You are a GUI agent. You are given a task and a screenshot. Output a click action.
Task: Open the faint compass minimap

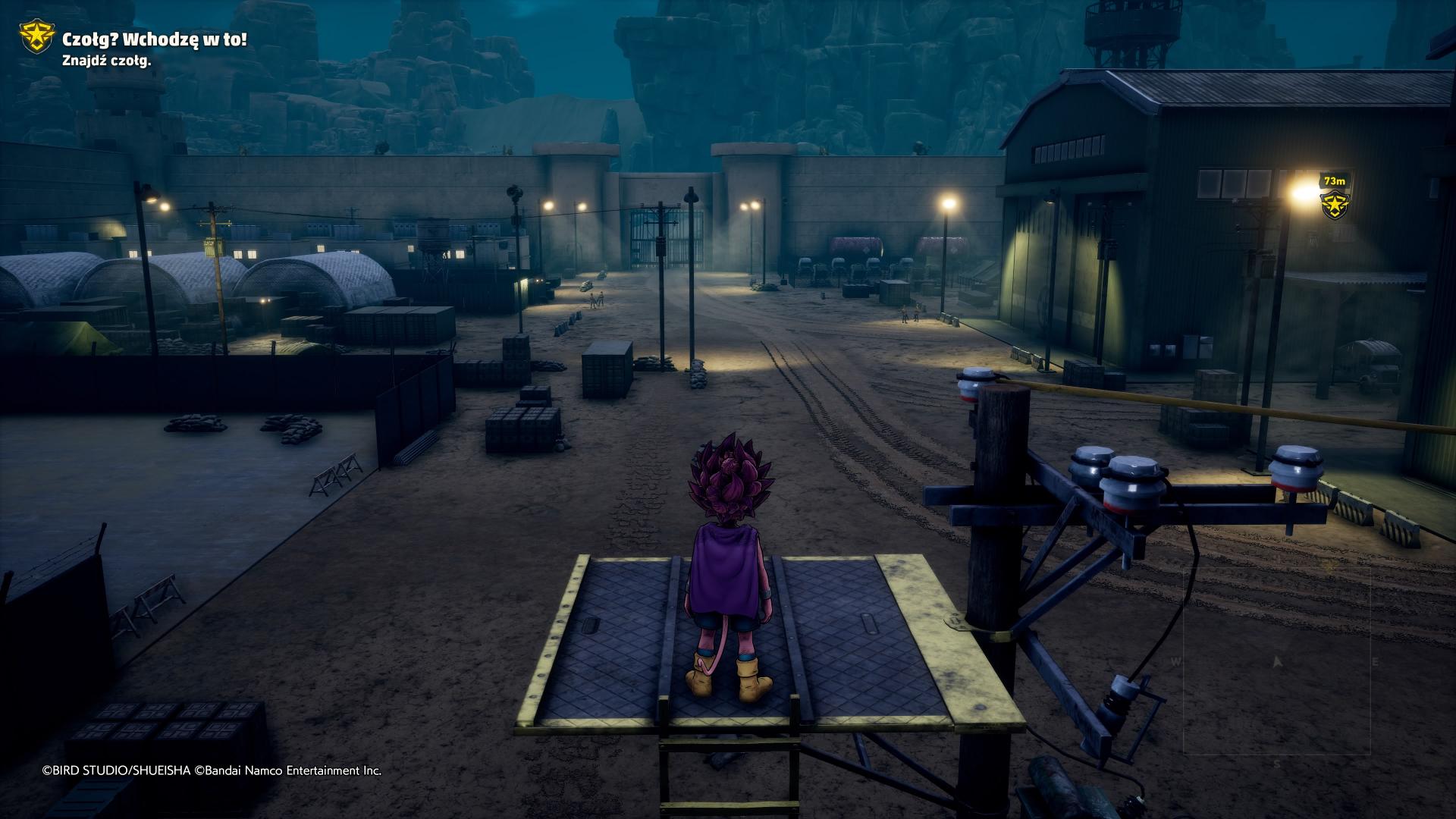click(x=1276, y=661)
